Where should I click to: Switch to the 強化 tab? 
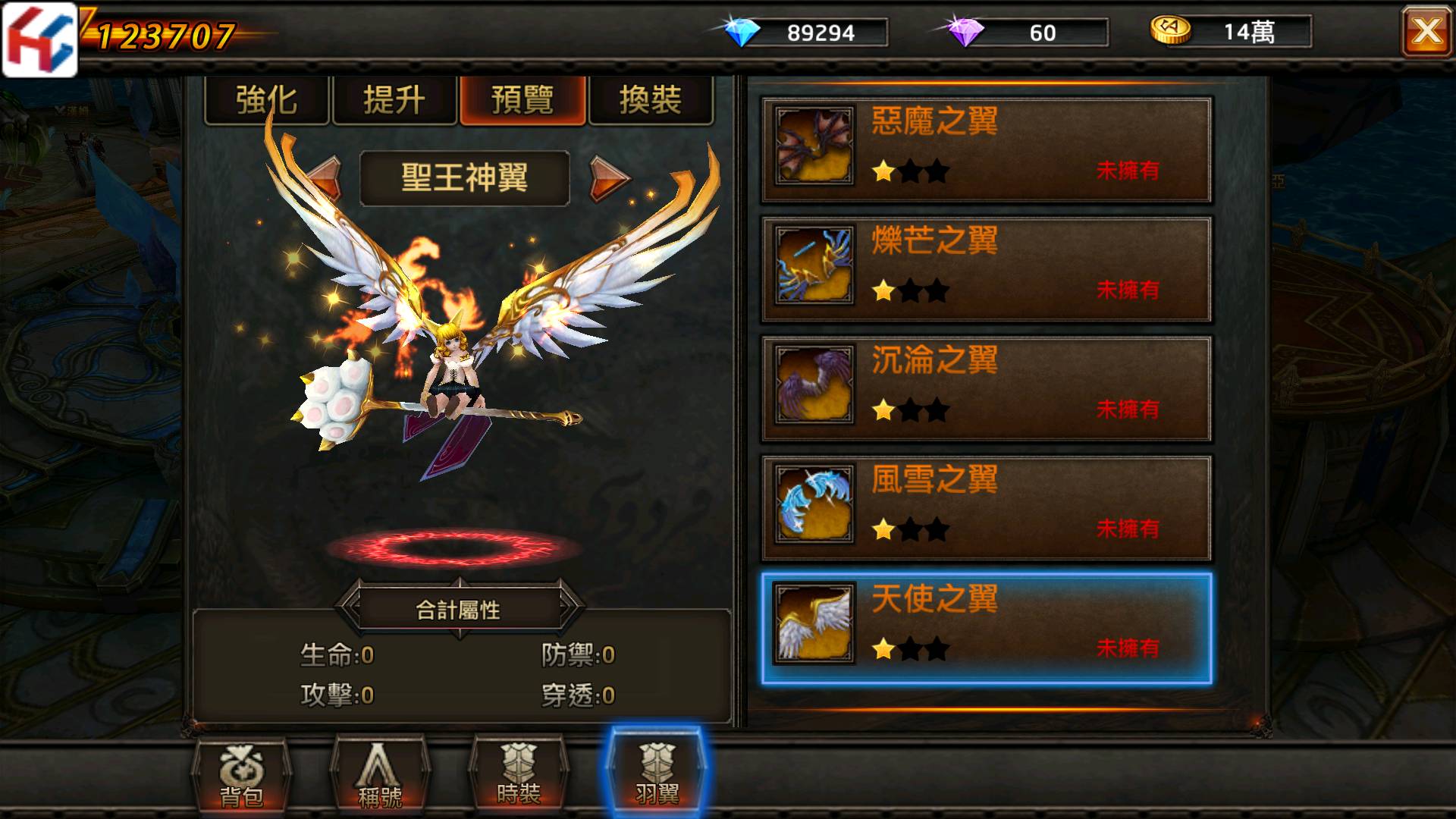point(267,99)
